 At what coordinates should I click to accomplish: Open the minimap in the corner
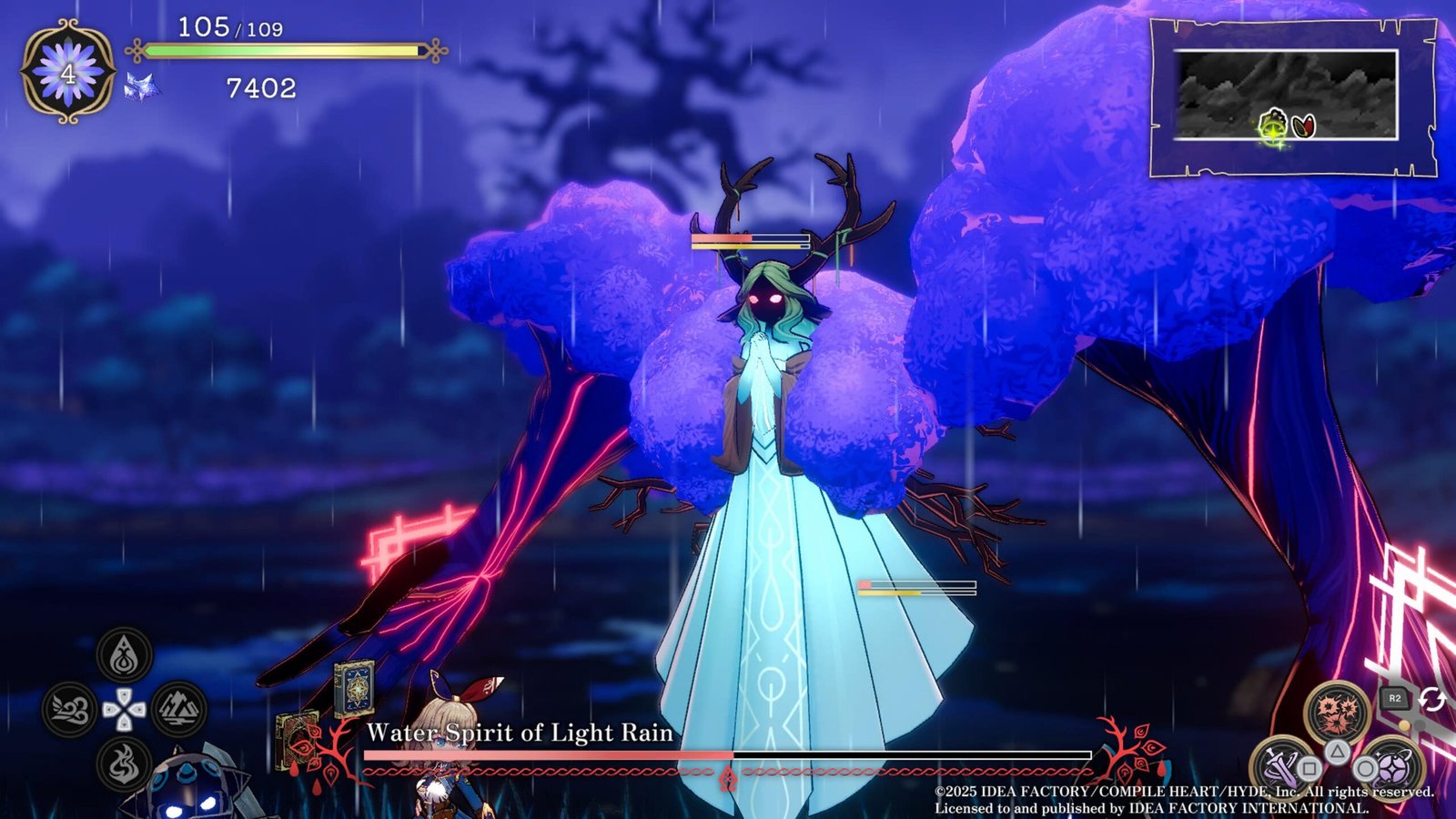tap(1287, 96)
